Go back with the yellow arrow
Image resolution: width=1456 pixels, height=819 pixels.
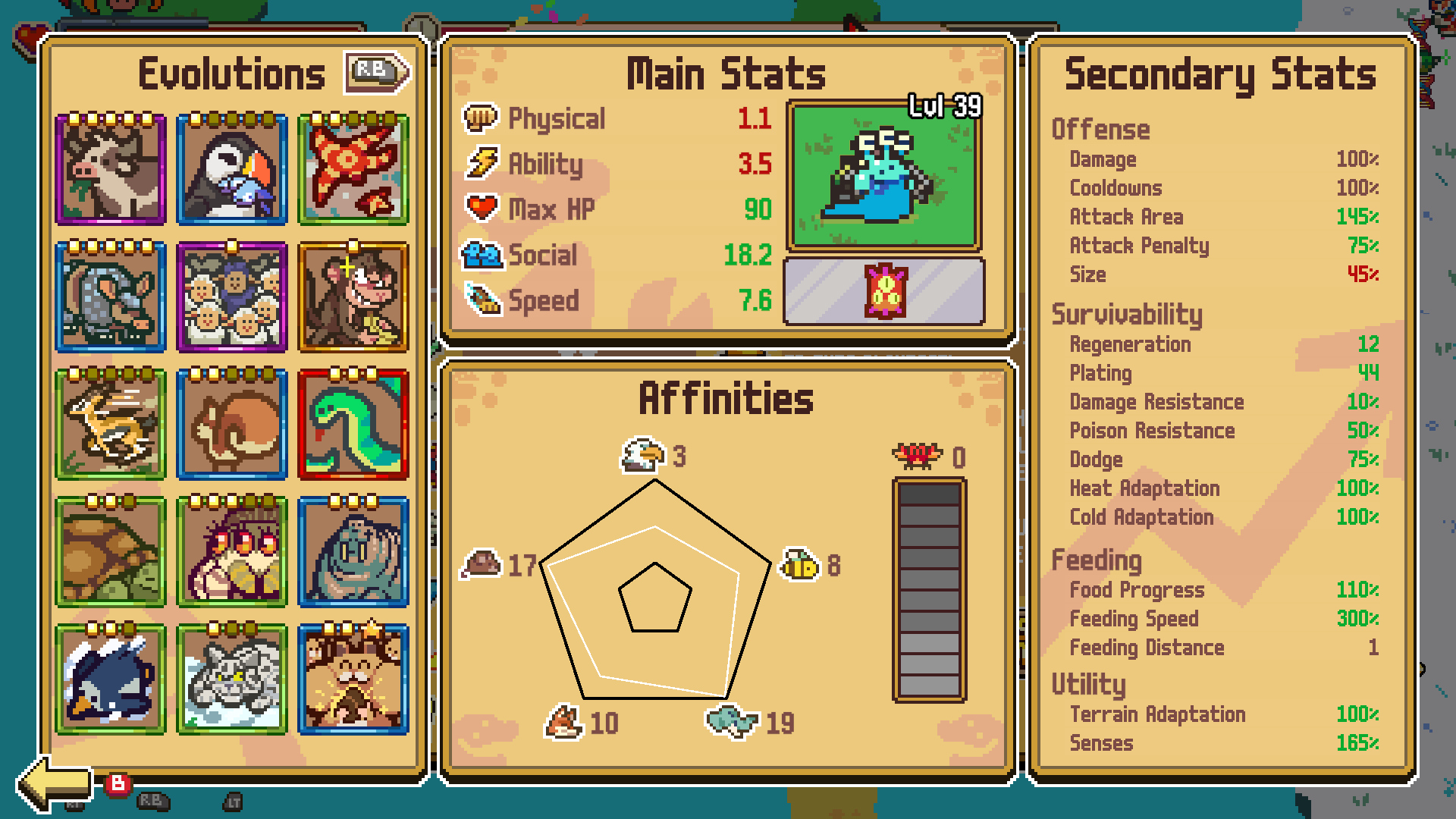click(55, 783)
